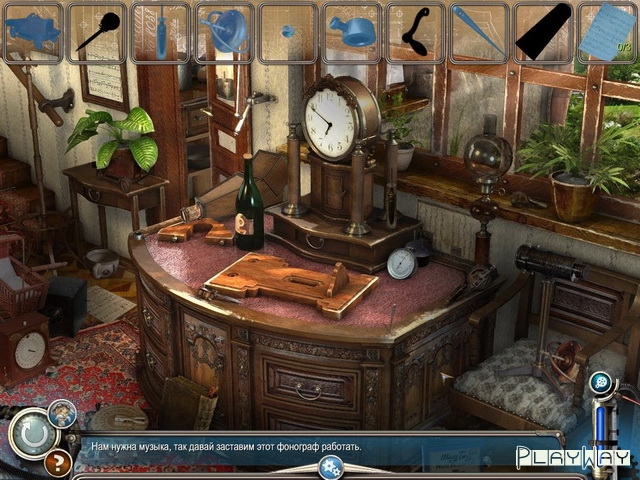Choose the black crank handle slot
640x480 pixels.
416,32
